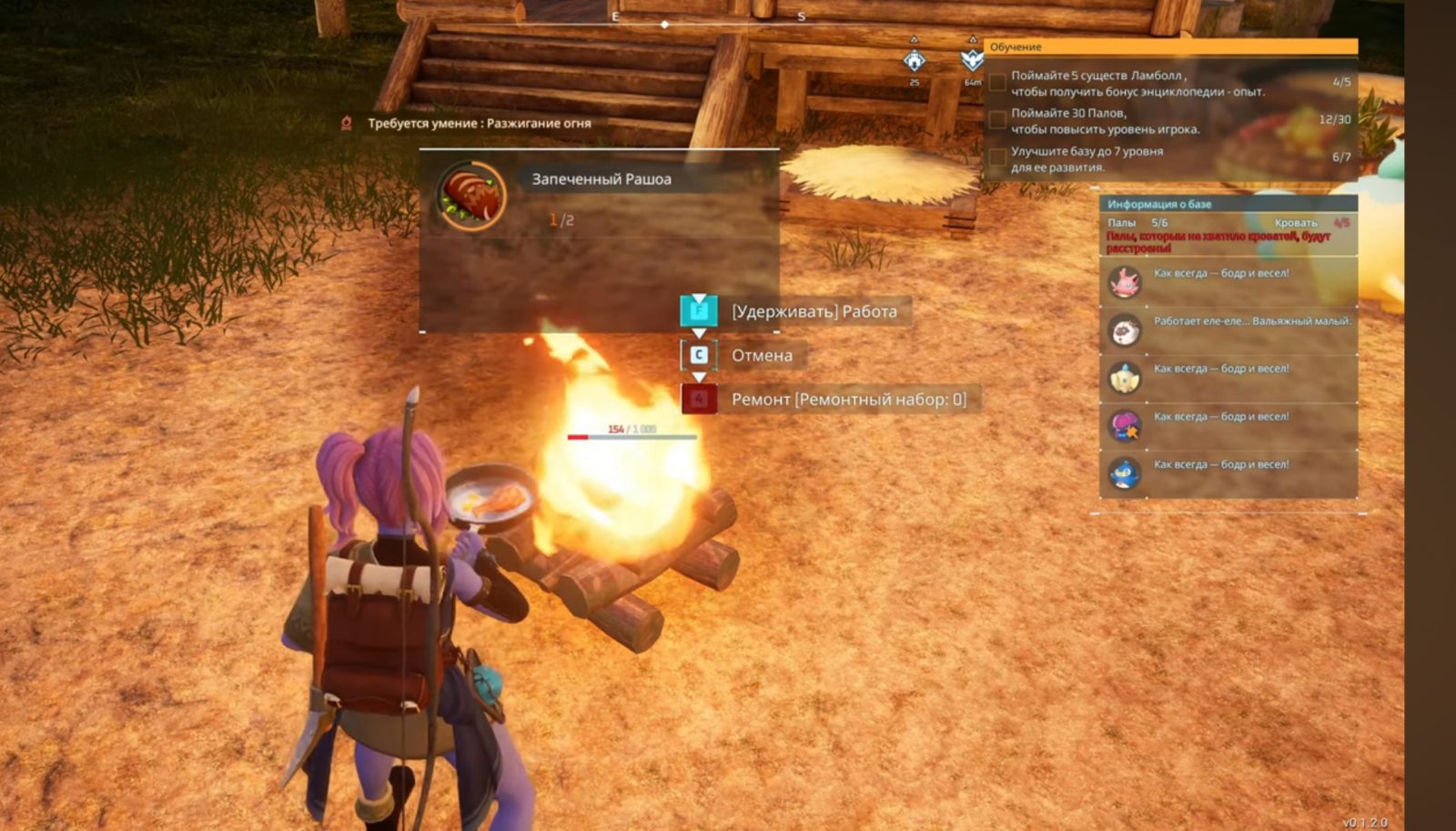Screen dimensions: 1456x831
Task: Tick the catch 5 Ламболл task checkbox
Action: 997,83
